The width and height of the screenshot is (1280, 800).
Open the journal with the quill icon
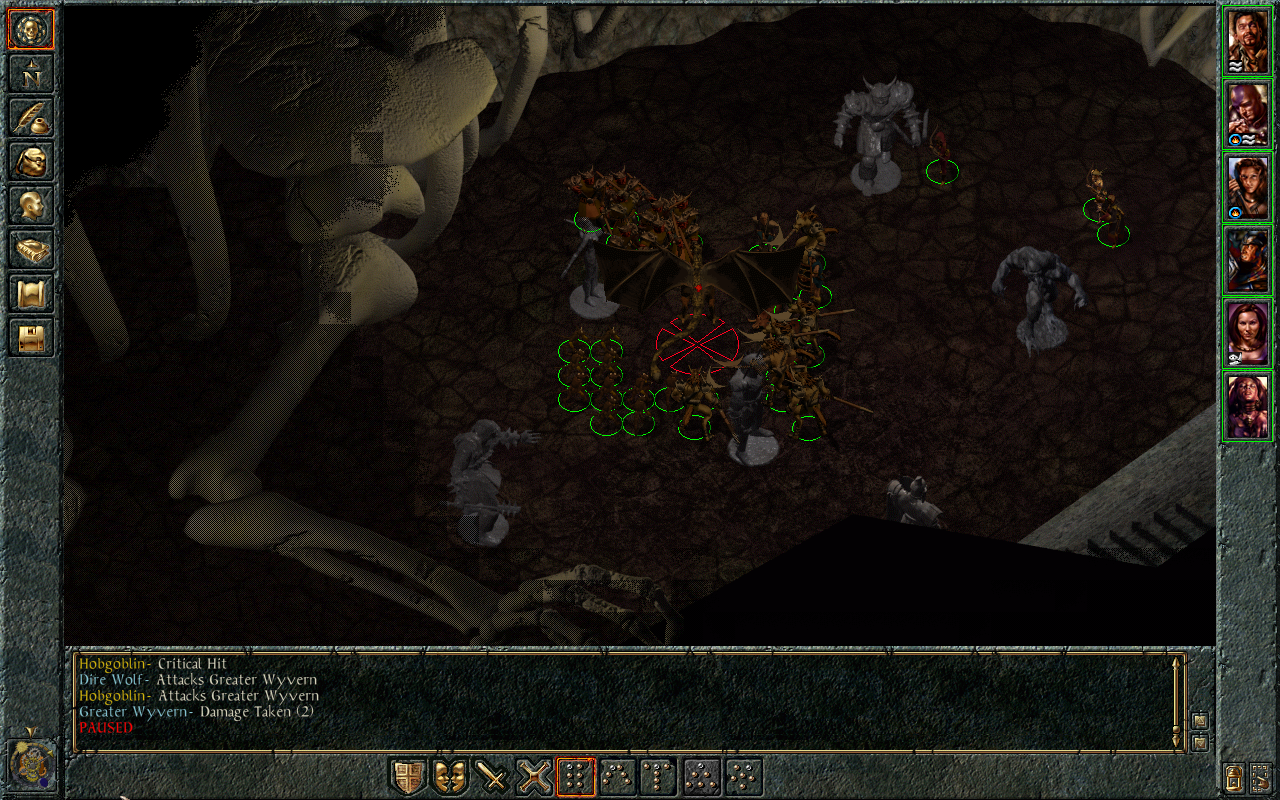point(31,117)
